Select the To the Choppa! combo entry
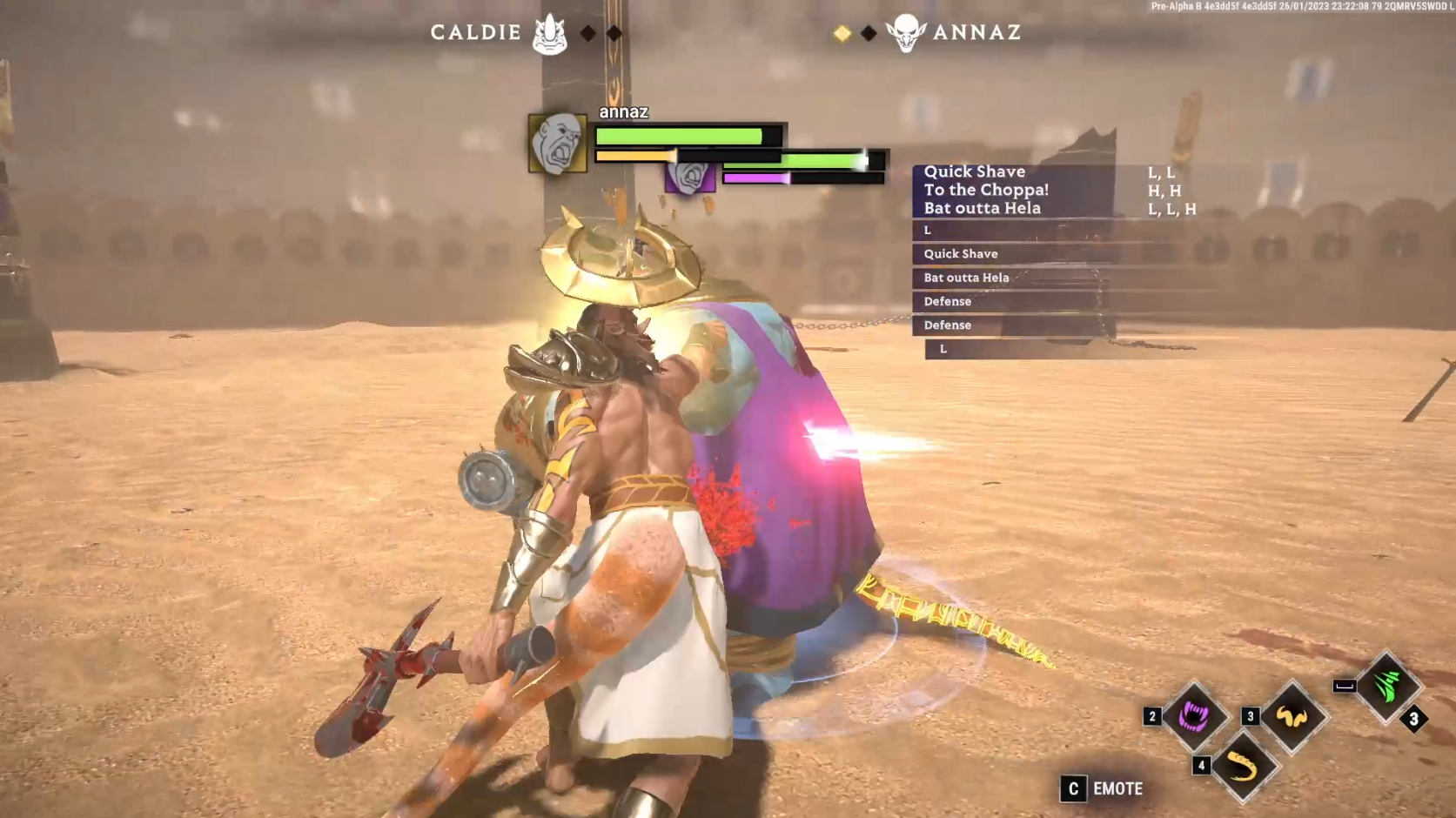Screen dimensions: 1456x818 coord(986,190)
